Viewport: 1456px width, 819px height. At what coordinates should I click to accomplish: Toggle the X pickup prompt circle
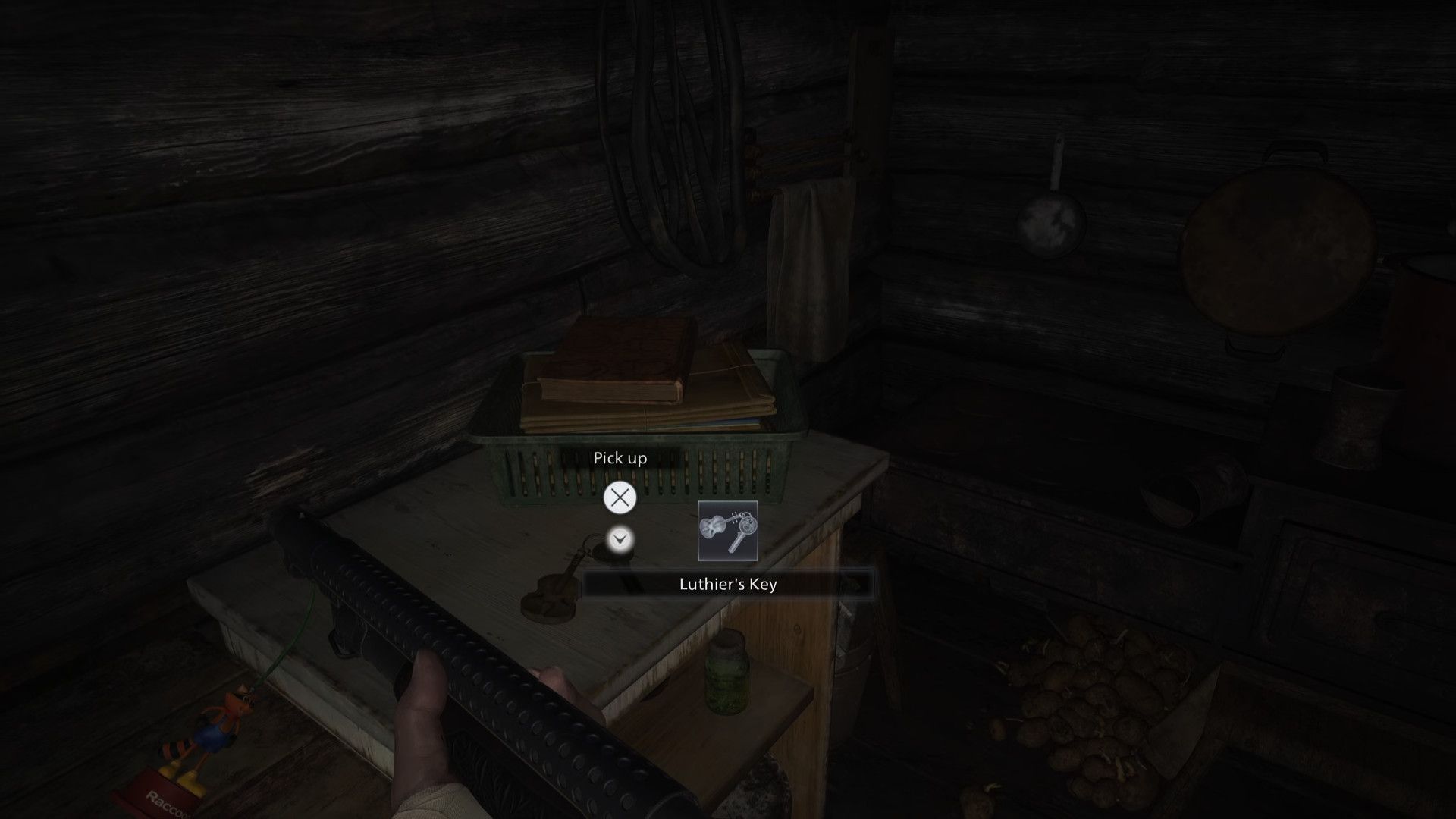pyautogui.click(x=620, y=497)
